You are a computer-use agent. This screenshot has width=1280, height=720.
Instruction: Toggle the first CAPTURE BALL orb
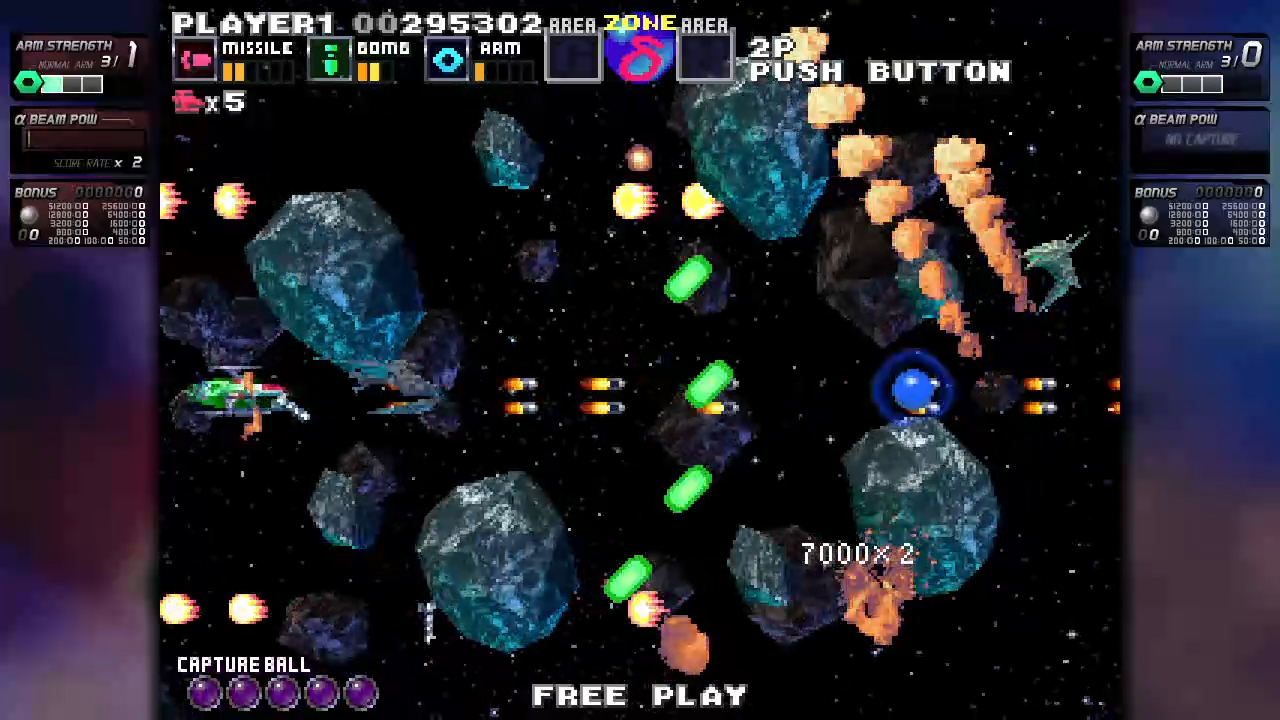tap(205, 692)
